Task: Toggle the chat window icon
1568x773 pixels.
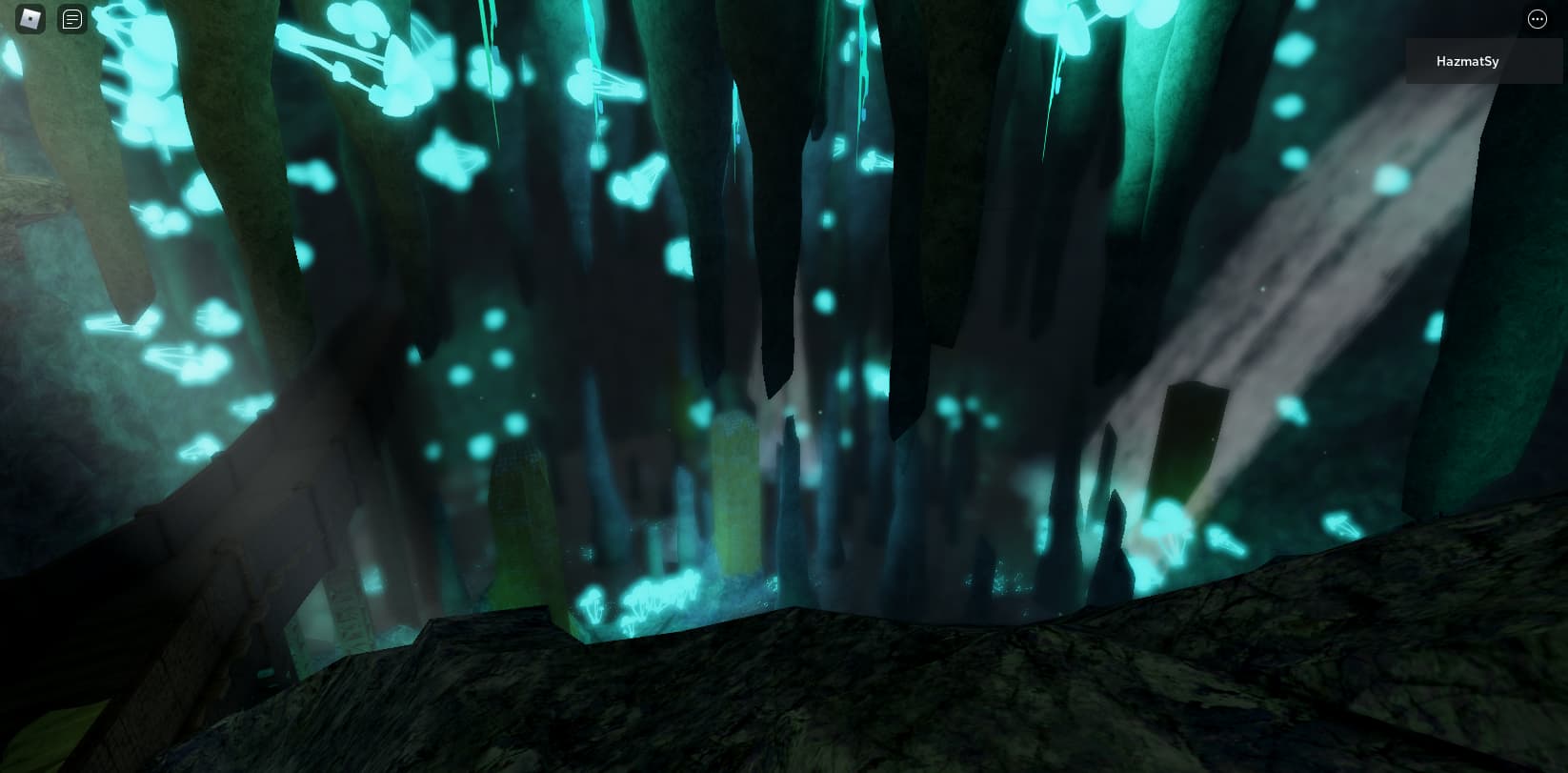Action: (72, 19)
